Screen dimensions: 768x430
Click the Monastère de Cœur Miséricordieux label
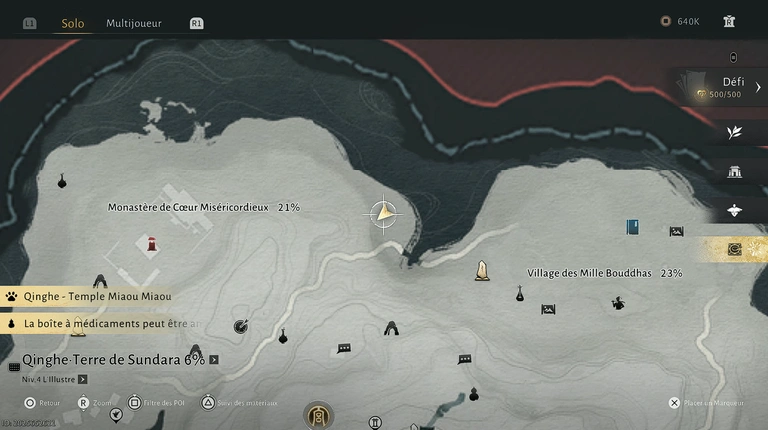pyautogui.click(x=203, y=207)
